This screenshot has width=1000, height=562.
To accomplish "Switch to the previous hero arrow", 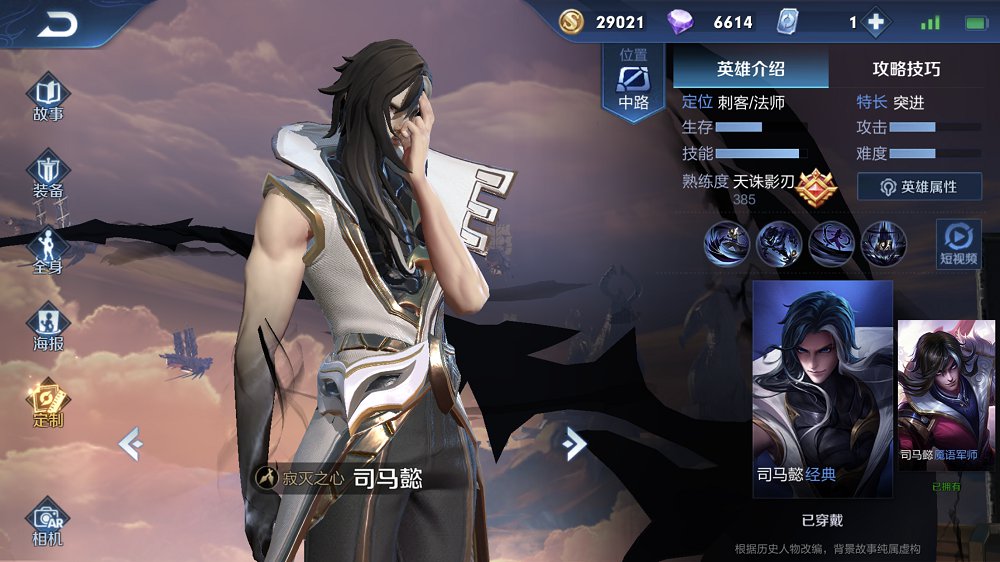I will [x=130, y=442].
